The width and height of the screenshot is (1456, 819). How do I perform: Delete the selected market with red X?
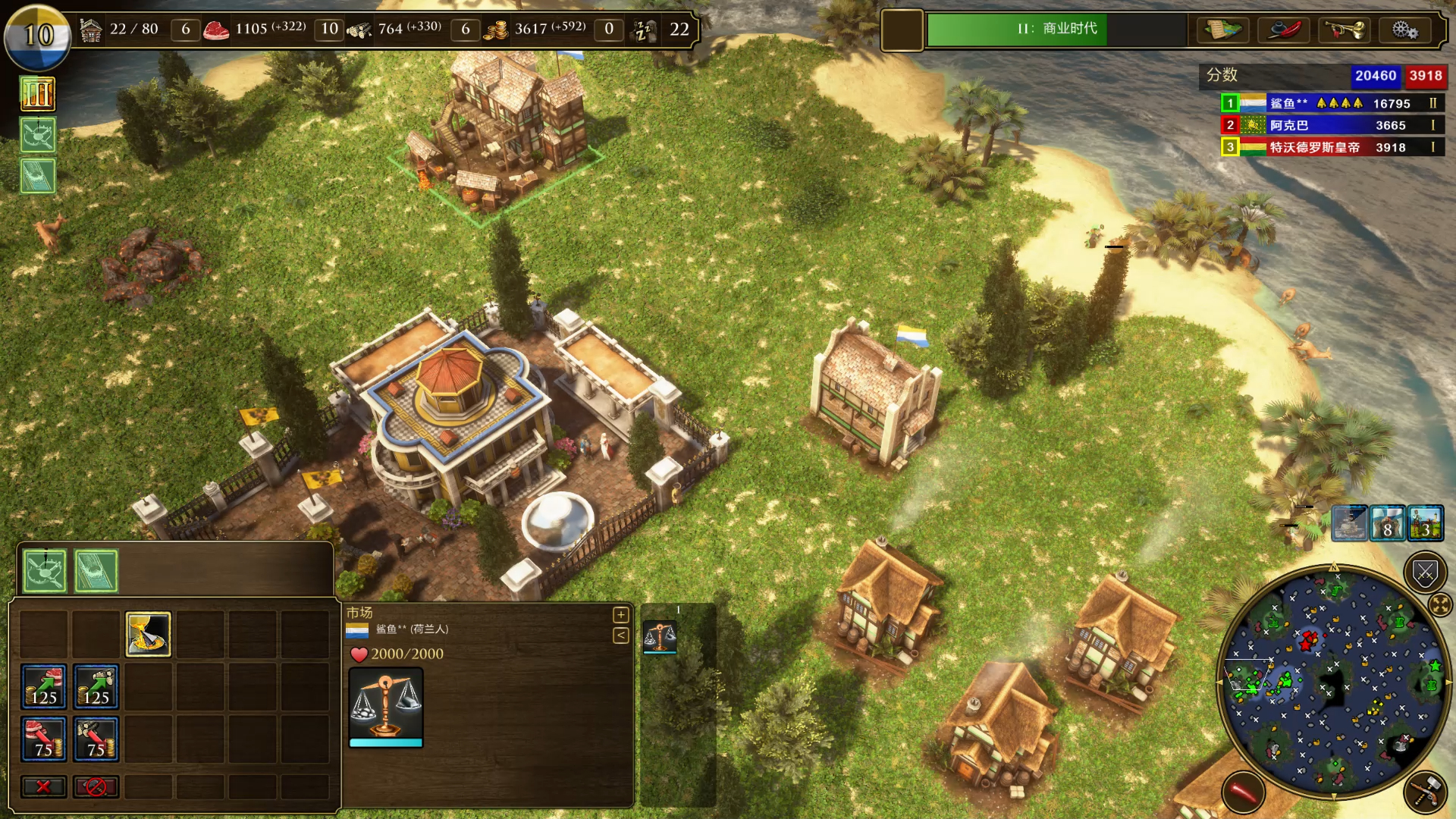(x=44, y=786)
